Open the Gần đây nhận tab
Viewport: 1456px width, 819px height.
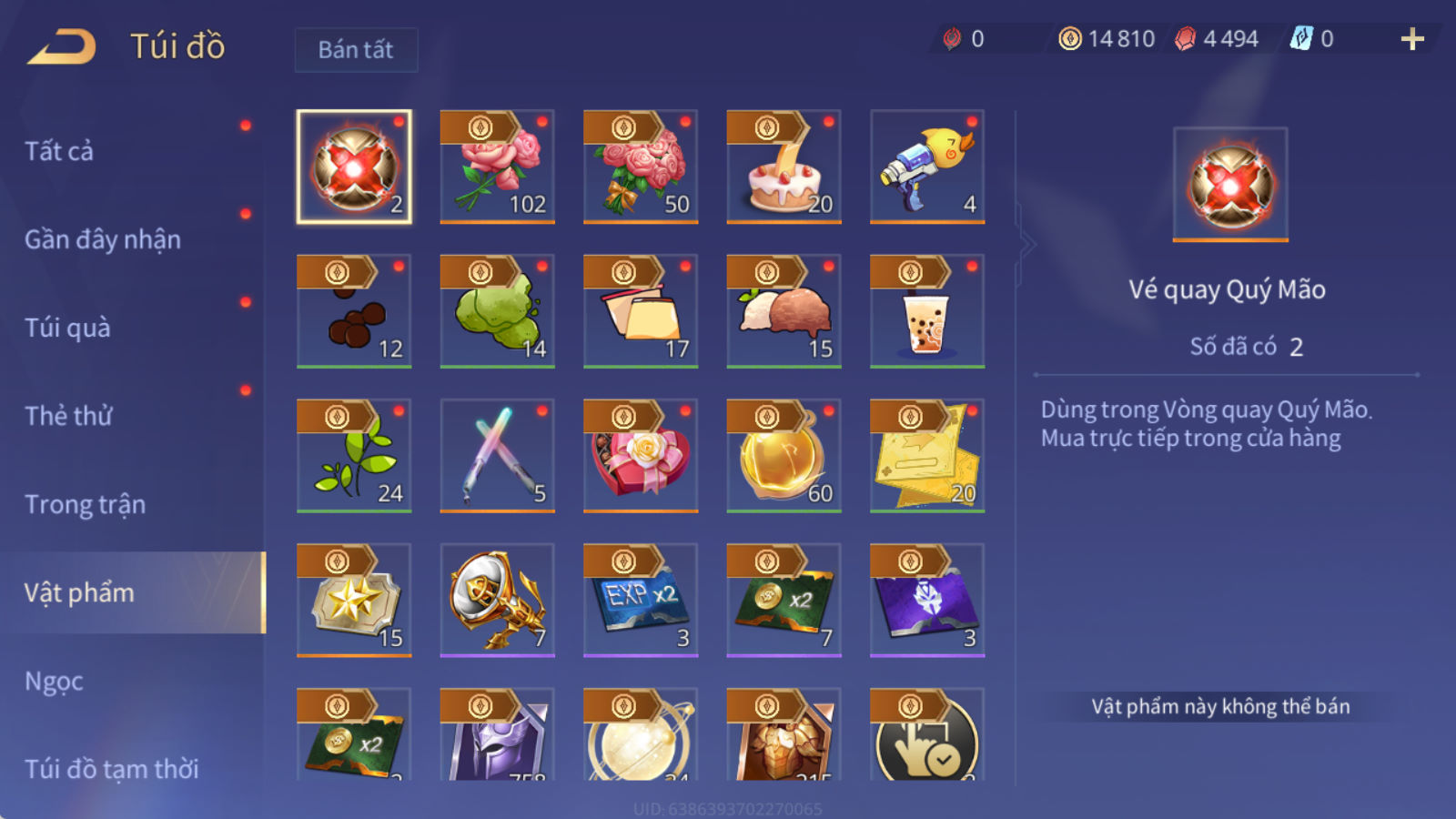(x=103, y=239)
